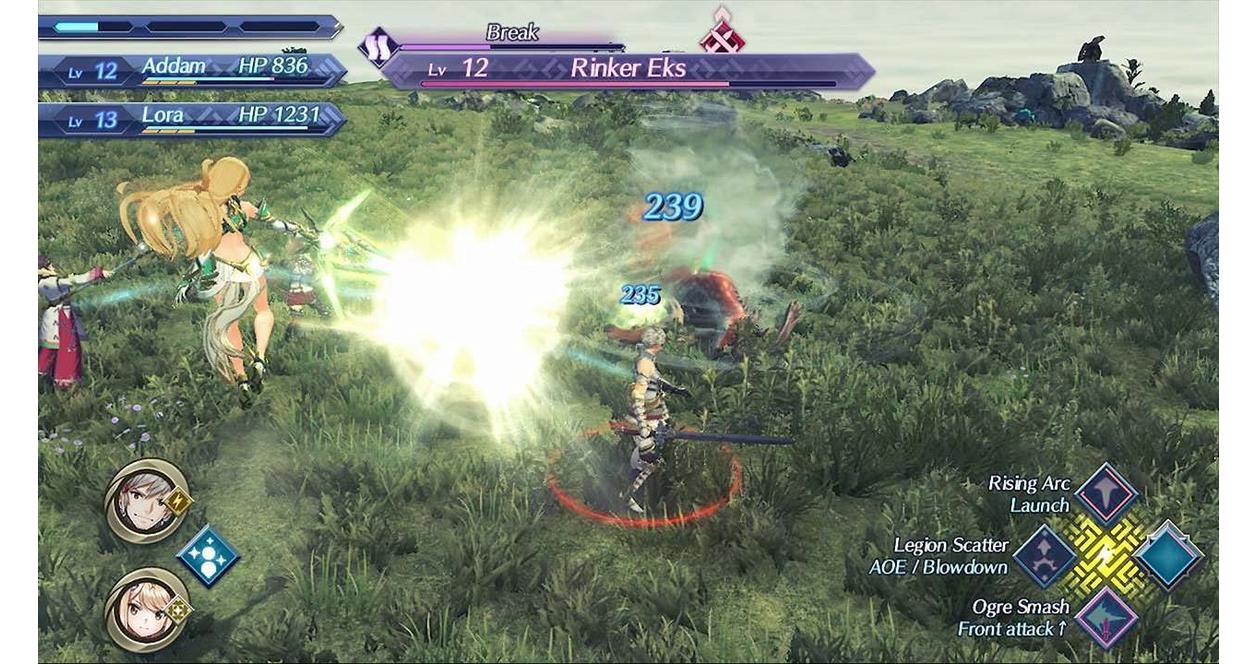
Task: Select Lora's party status row
Action: pyautogui.click(x=192, y=119)
